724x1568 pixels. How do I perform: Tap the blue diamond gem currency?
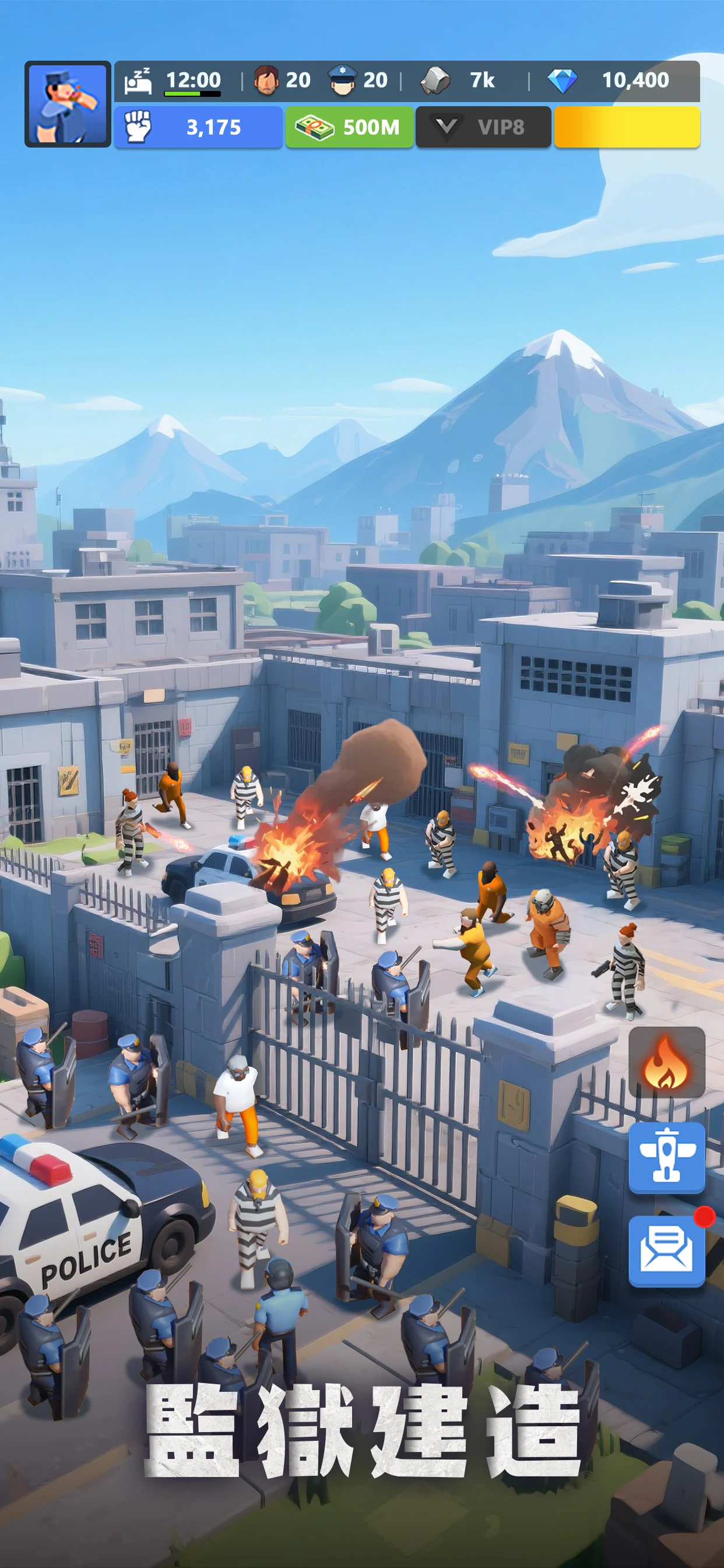tap(562, 80)
